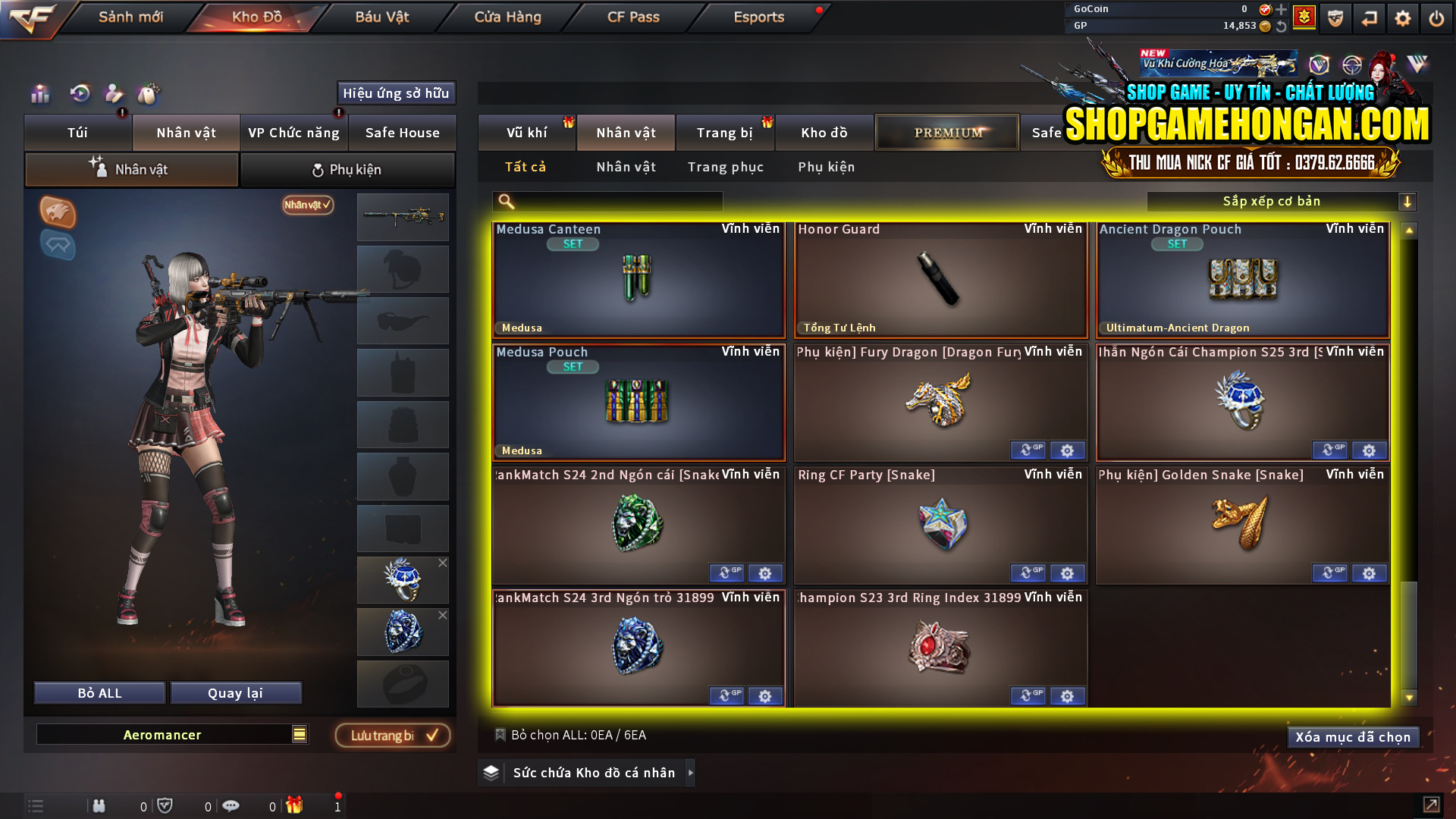Click the Xóa mục đã chọn button
The image size is (1456, 819).
(x=1353, y=736)
